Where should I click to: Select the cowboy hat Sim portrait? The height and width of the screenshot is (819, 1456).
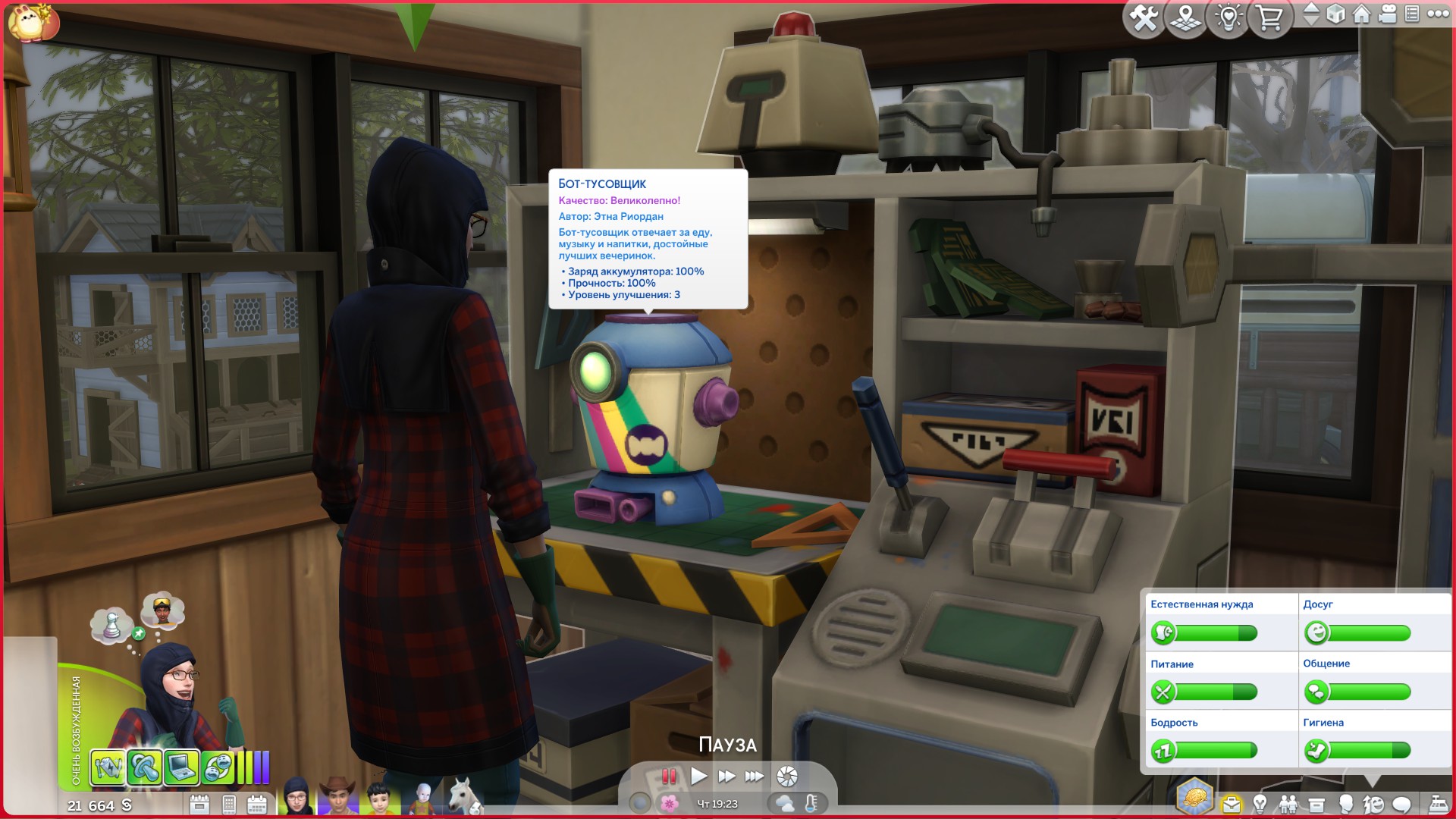(x=337, y=797)
